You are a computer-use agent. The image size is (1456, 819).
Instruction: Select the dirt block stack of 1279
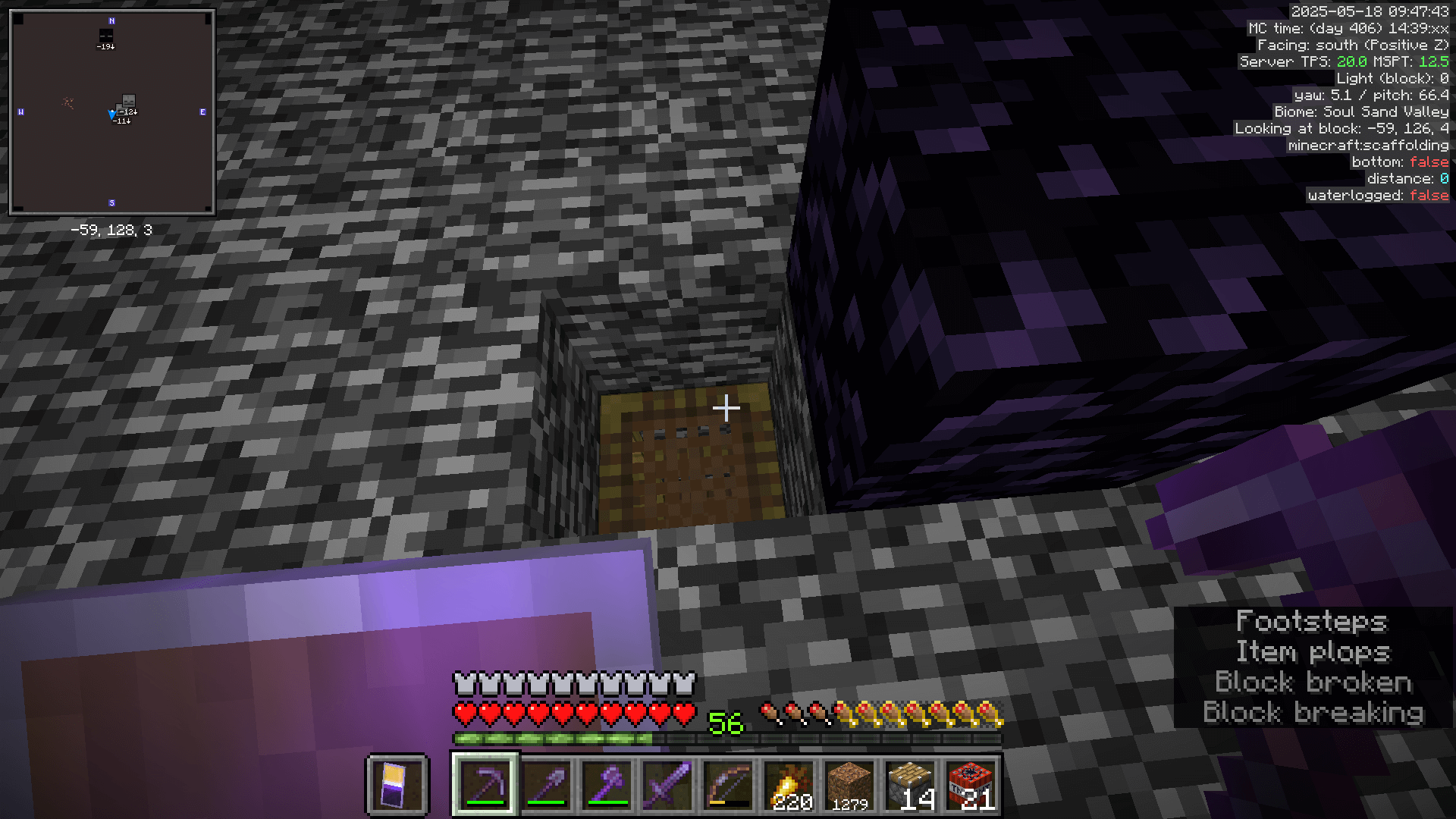pyautogui.click(x=850, y=785)
